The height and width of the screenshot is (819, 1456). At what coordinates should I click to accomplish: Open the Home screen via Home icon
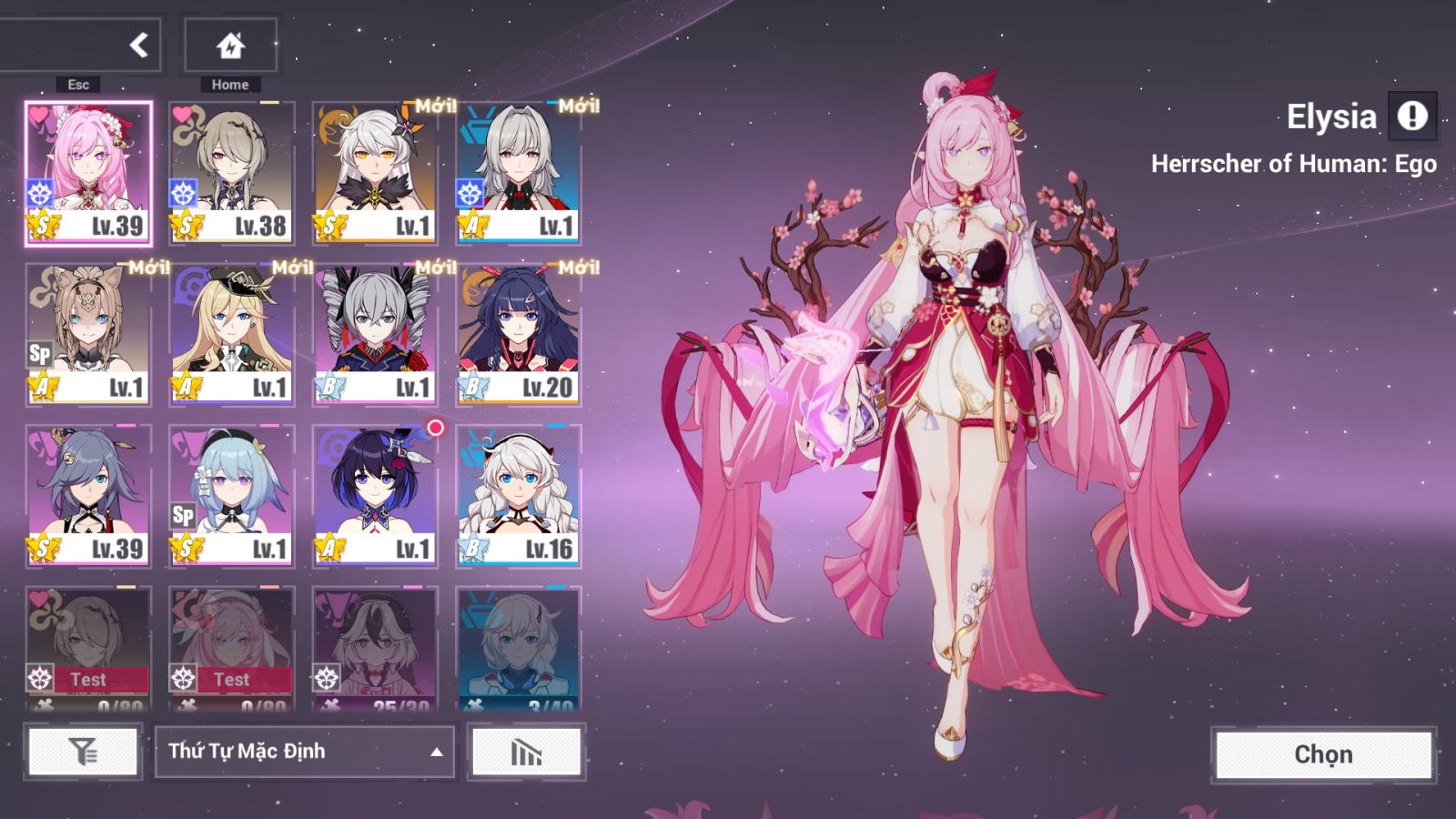coord(229,44)
